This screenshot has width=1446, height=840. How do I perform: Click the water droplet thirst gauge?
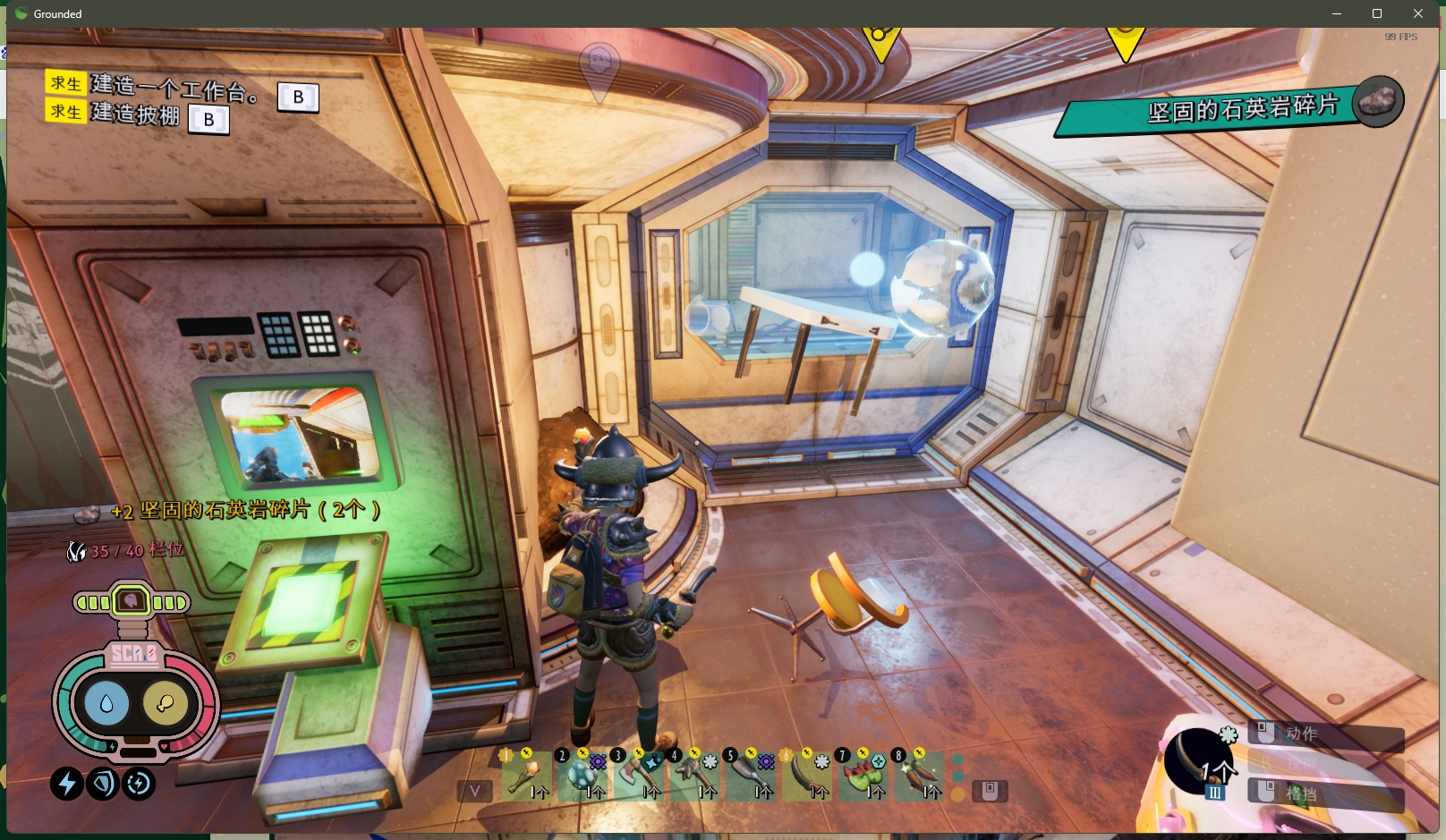tap(107, 704)
